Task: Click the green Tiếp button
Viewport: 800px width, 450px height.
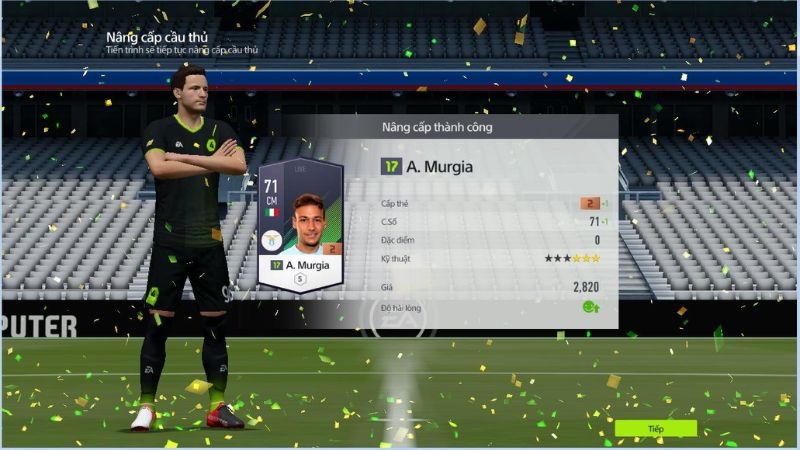Action: 655,428
